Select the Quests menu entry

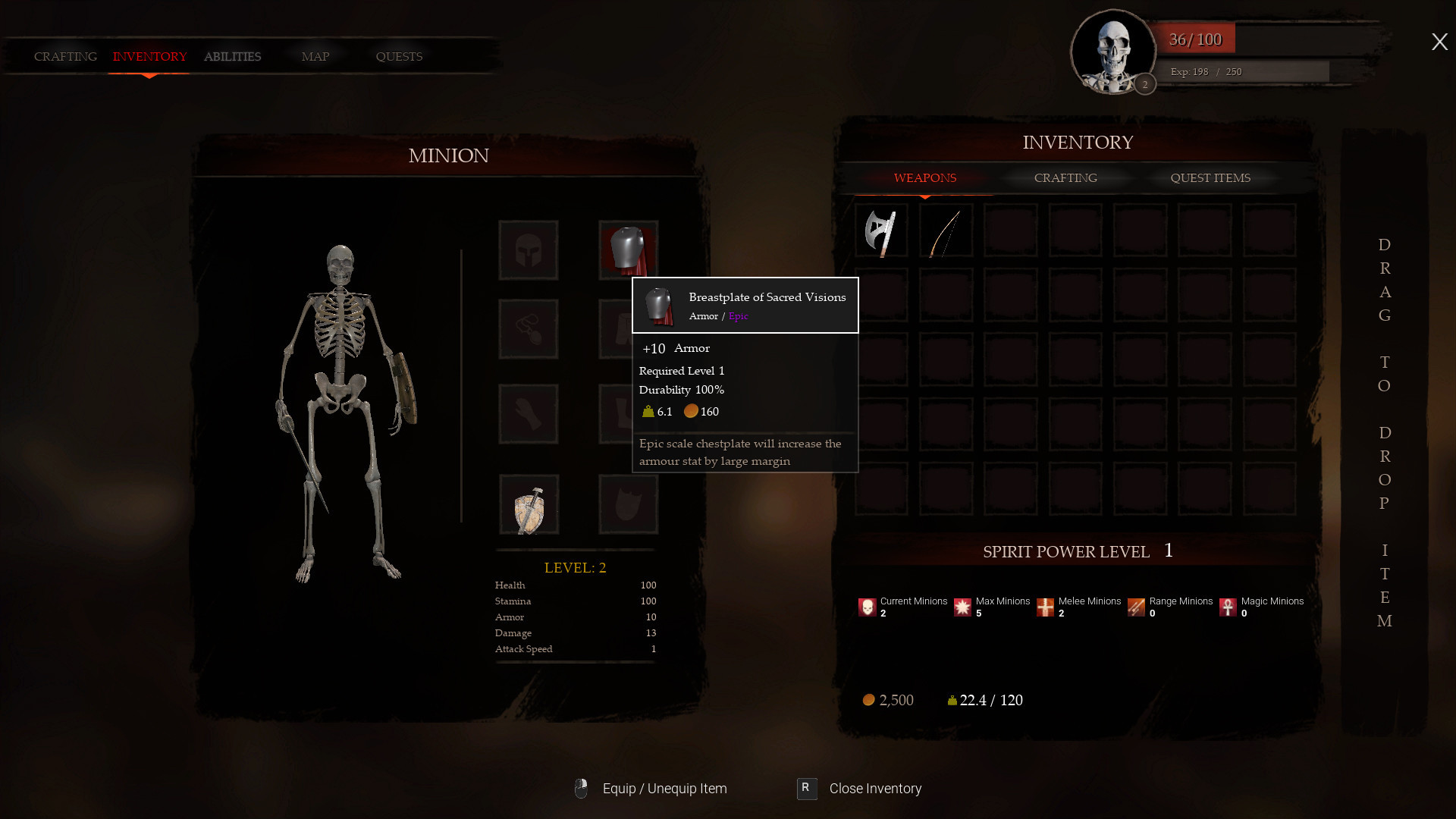point(398,56)
